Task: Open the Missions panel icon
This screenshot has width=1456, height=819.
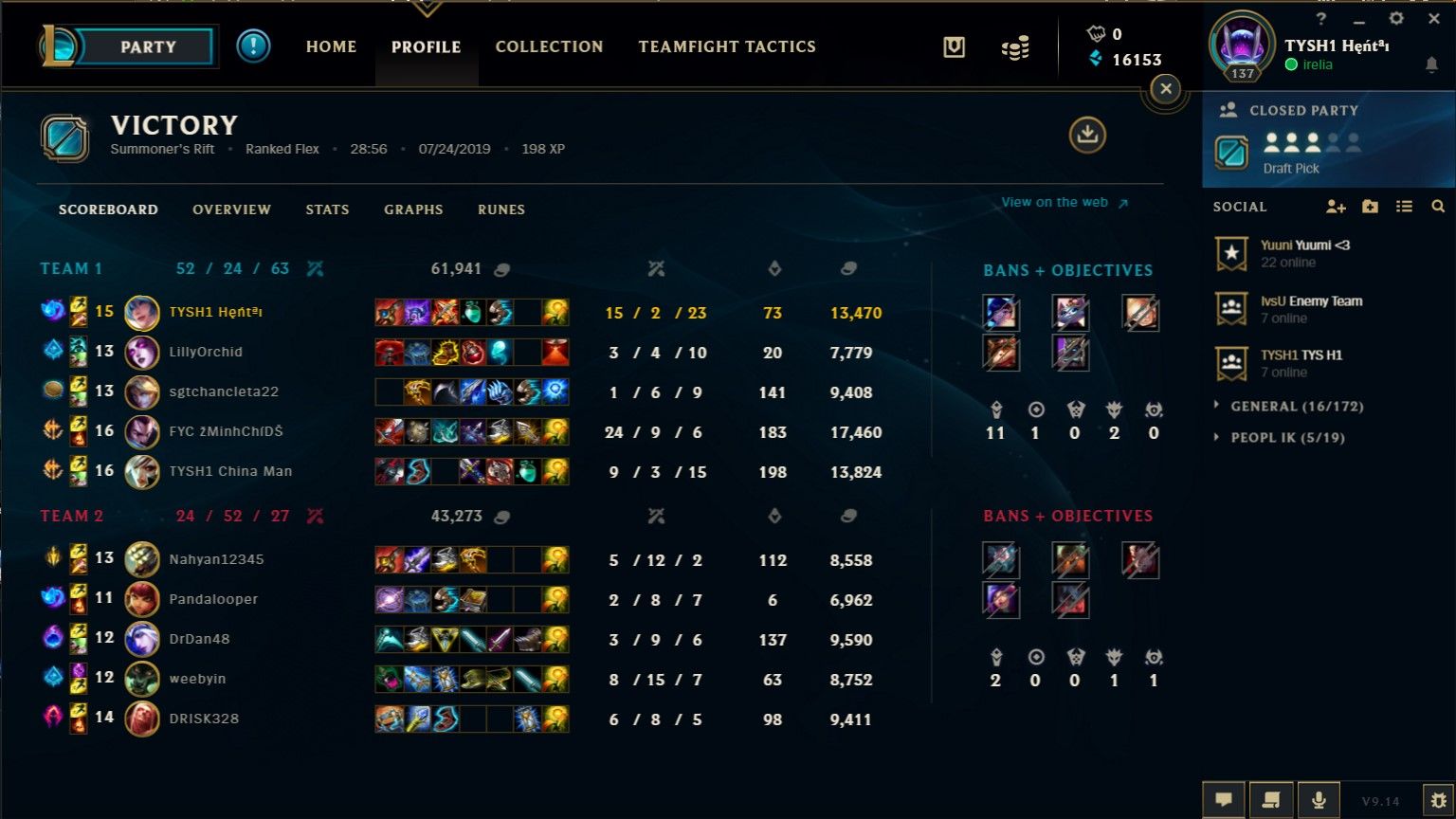Action: [x=954, y=45]
